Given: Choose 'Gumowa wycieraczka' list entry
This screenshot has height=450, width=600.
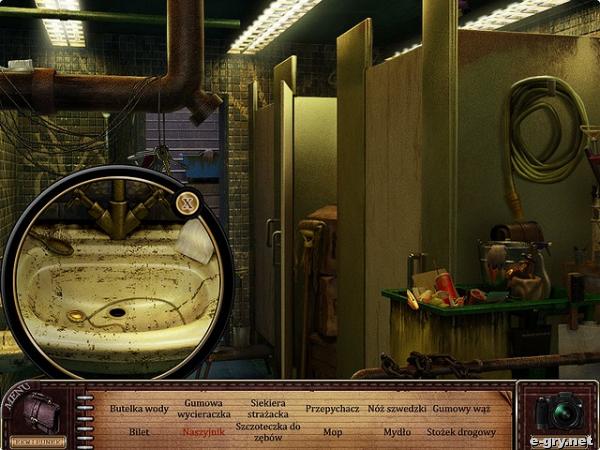Looking at the screenshot, I should click(x=206, y=408).
